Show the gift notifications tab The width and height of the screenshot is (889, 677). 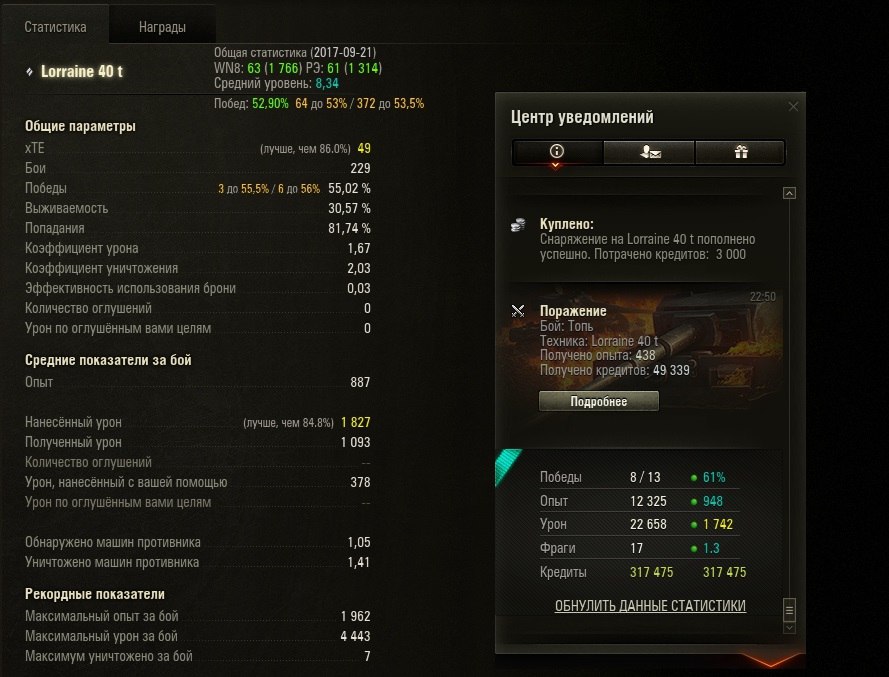pyautogui.click(x=740, y=152)
